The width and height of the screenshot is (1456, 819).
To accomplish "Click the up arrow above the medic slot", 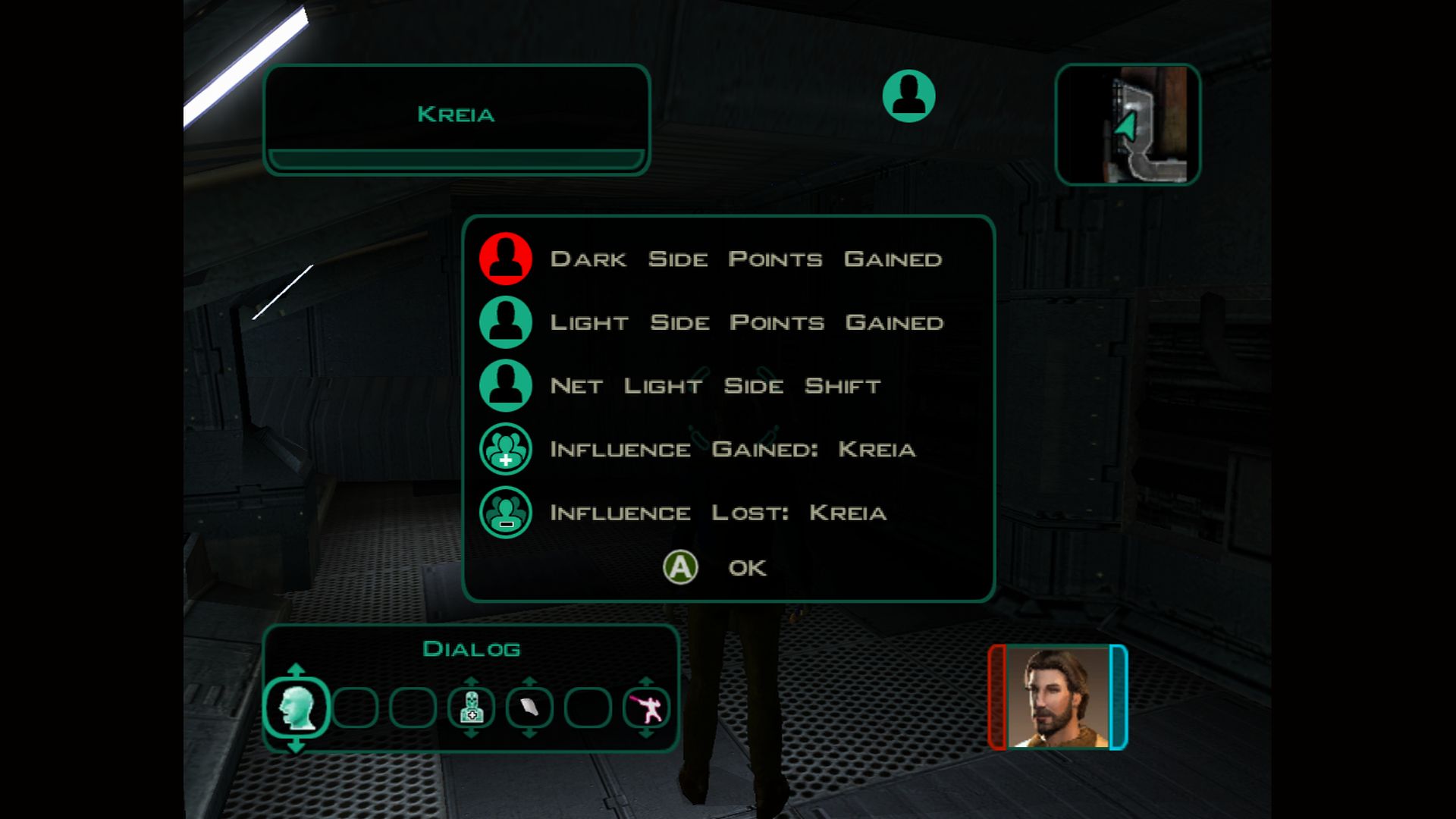I will (471, 681).
